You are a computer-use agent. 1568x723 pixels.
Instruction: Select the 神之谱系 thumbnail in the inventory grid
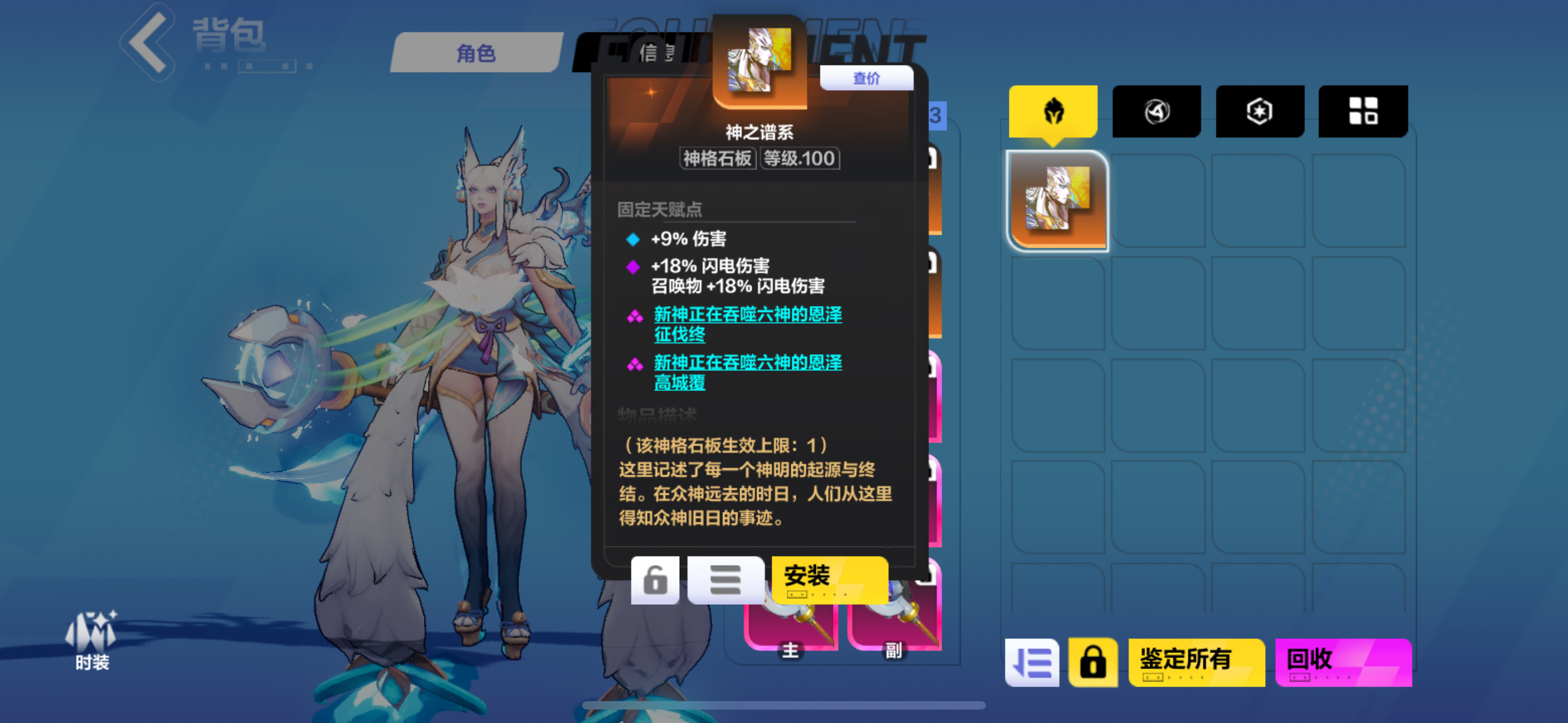1057,200
